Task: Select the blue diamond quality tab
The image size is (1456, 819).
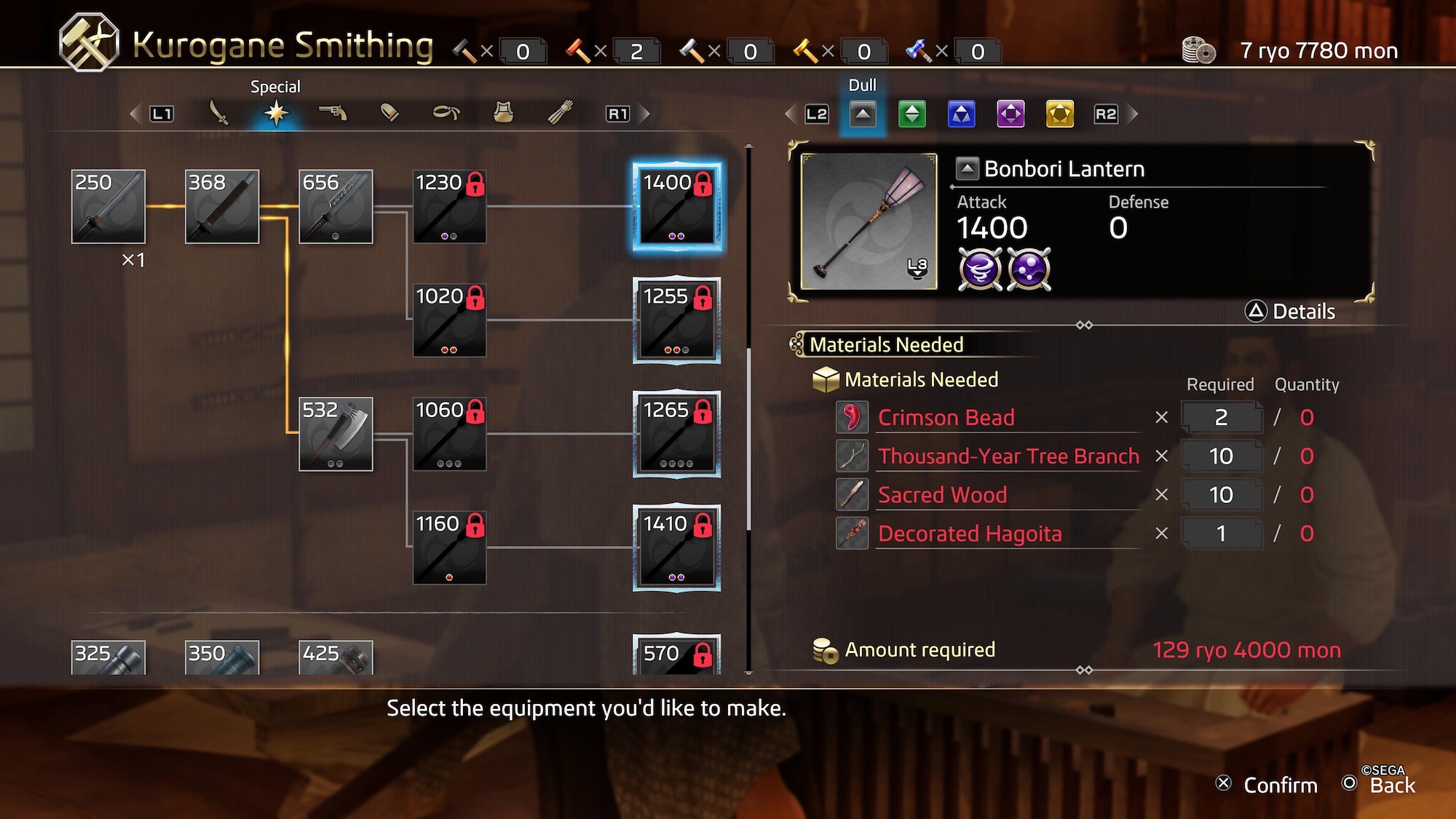Action: pyautogui.click(x=961, y=114)
